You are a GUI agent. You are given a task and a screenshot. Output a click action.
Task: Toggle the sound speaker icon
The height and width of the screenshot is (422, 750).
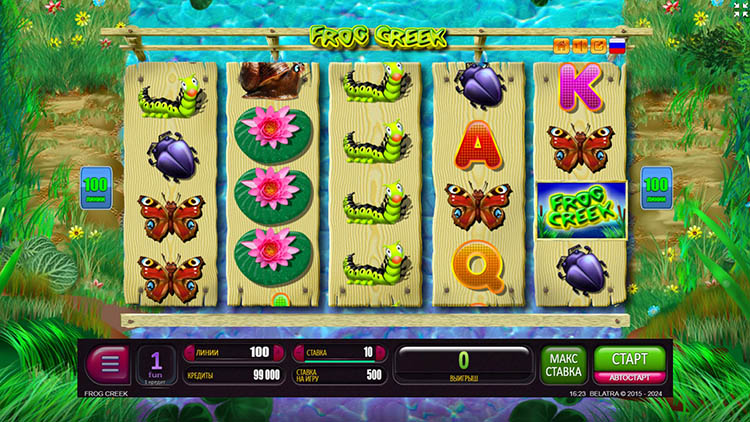tap(581, 46)
